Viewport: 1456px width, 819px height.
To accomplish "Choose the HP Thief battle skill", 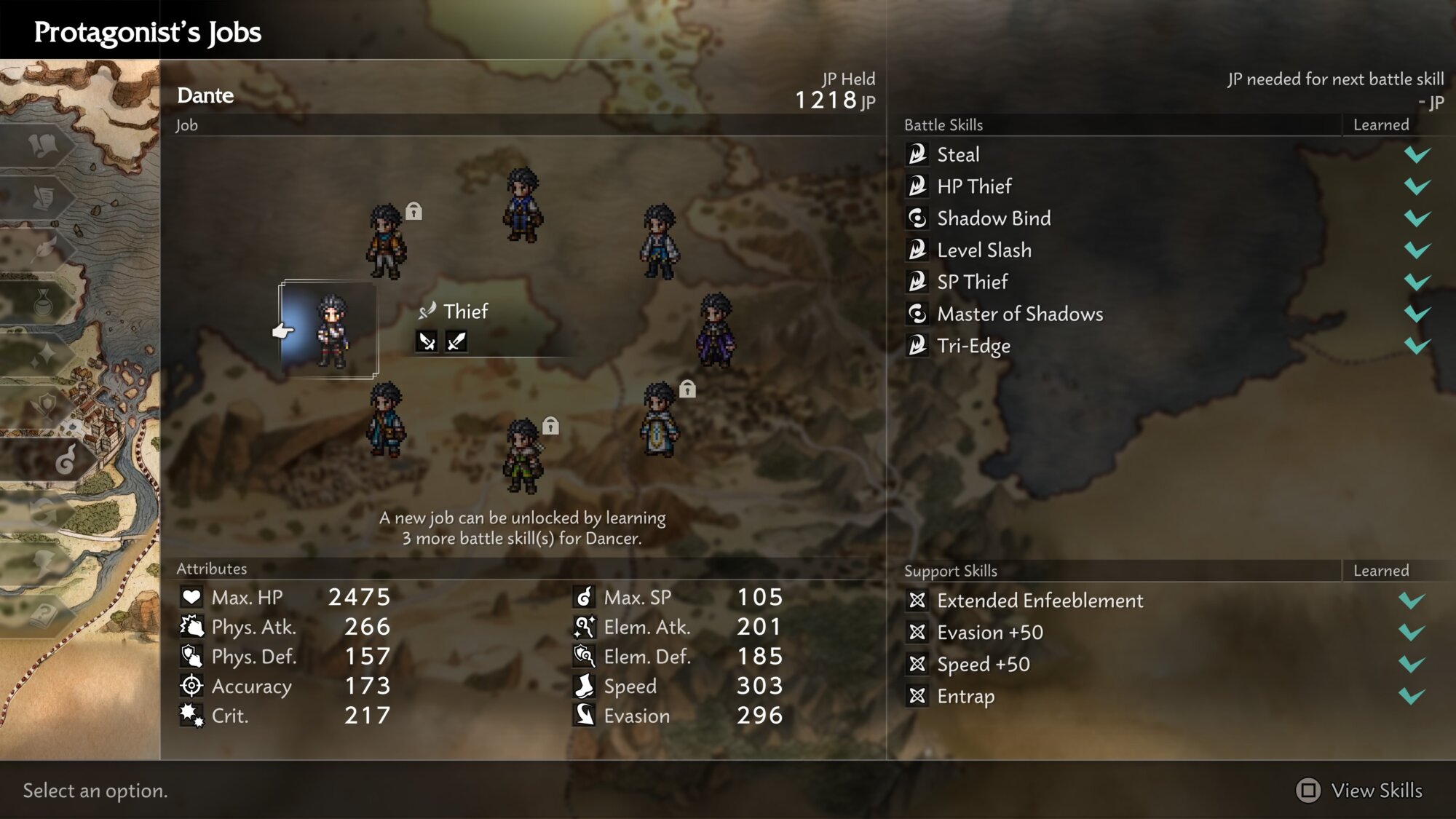I will click(974, 186).
